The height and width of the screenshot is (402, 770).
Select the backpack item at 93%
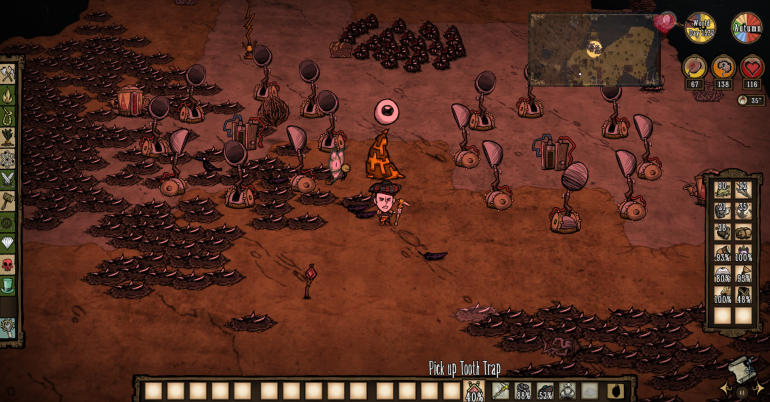click(722, 252)
